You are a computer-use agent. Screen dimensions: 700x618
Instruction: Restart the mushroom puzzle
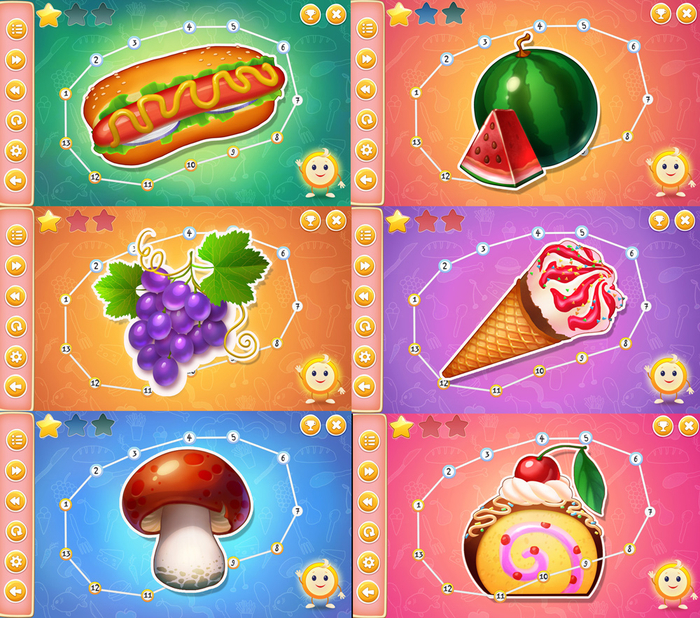(x=16, y=530)
